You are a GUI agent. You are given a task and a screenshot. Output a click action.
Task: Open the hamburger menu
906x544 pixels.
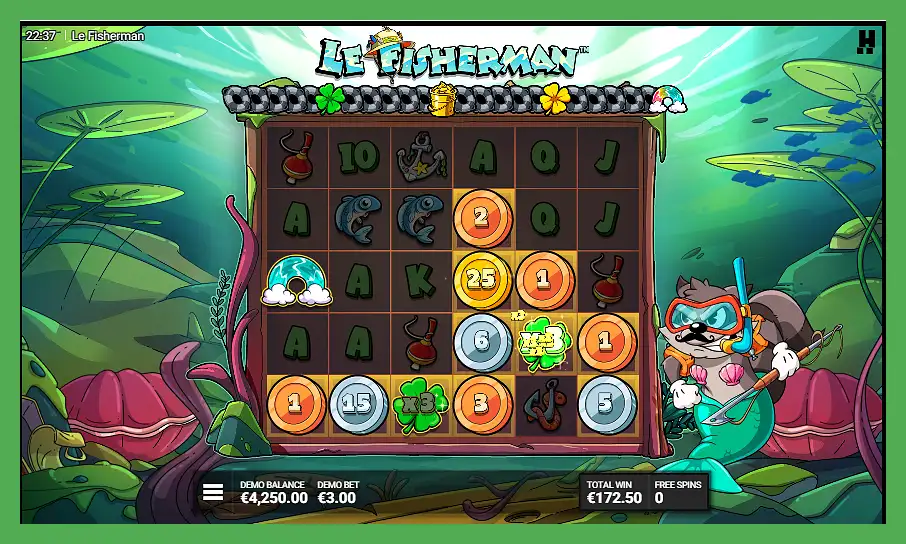[213, 492]
